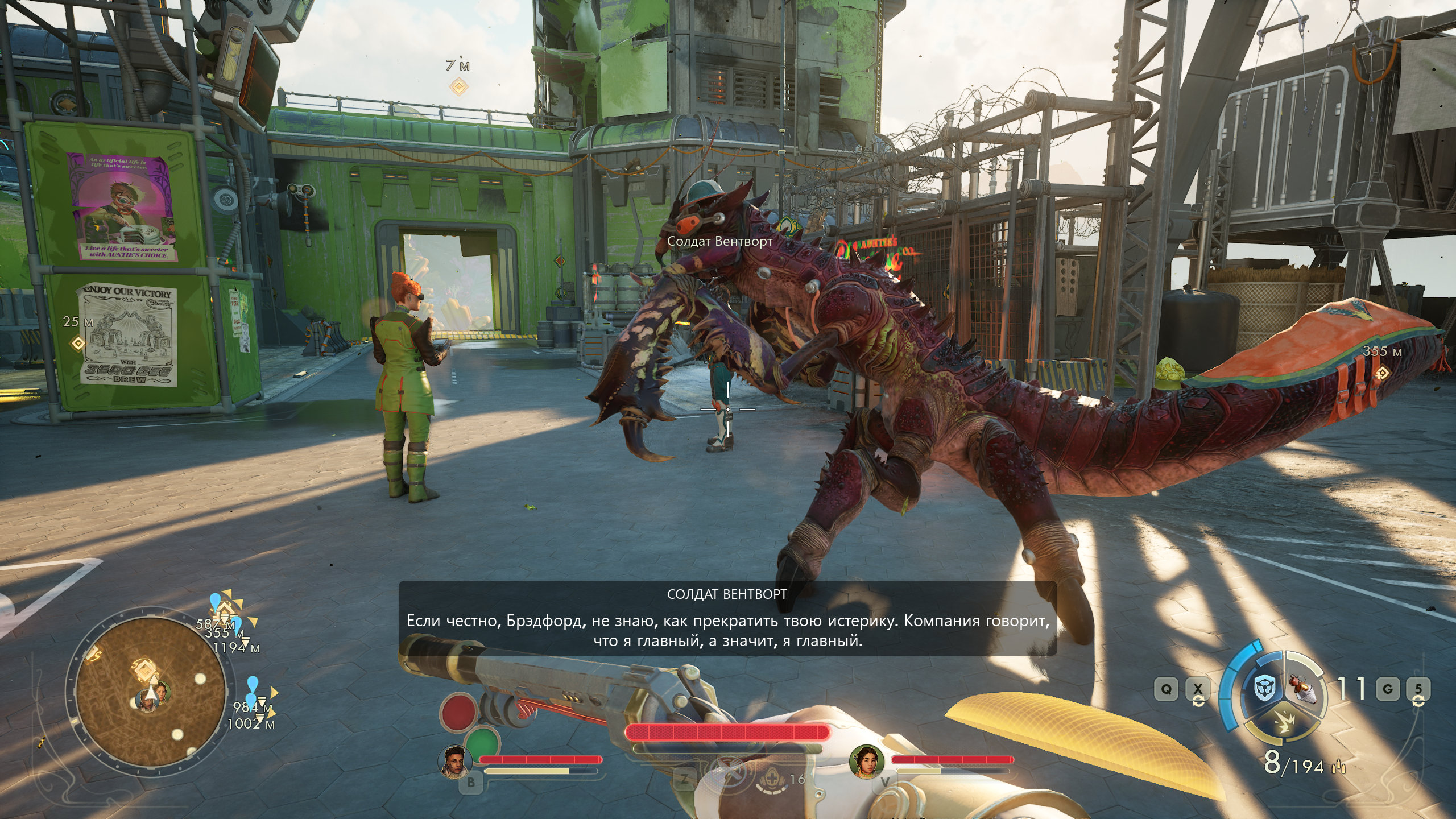
Task: Select the 7 м objective marker
Action: (x=458, y=87)
